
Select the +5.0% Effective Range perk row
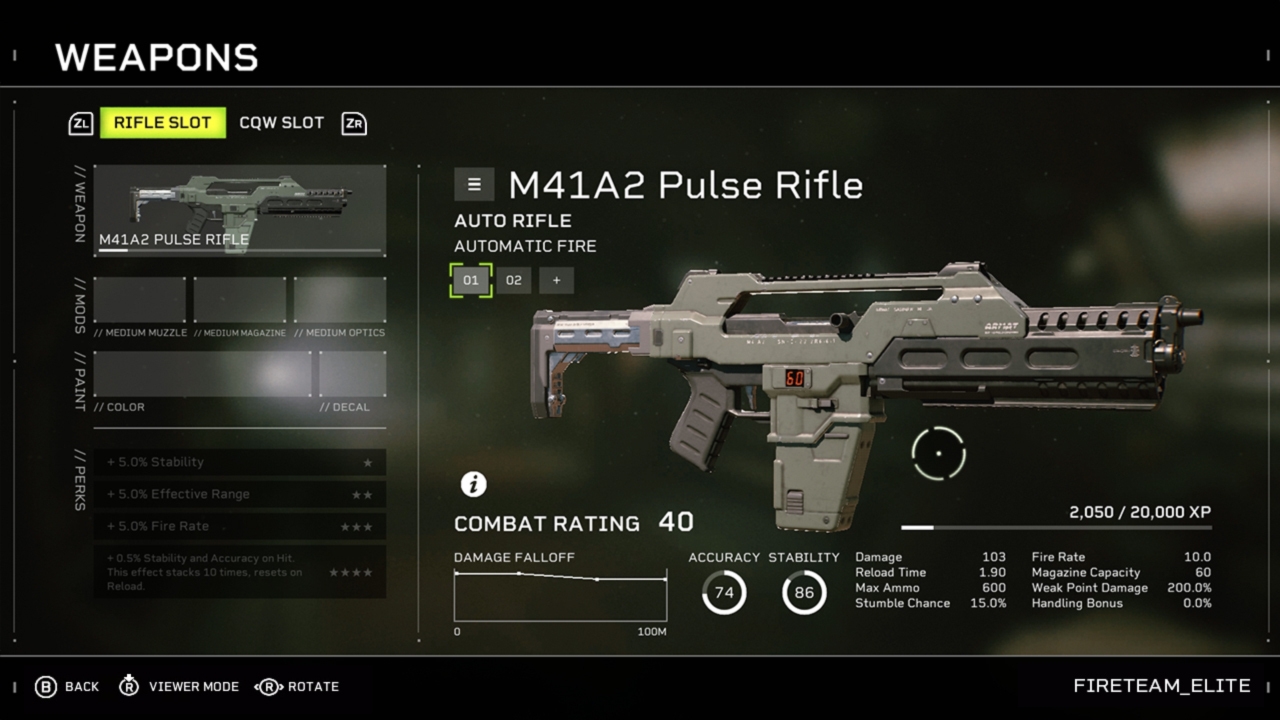[239, 494]
